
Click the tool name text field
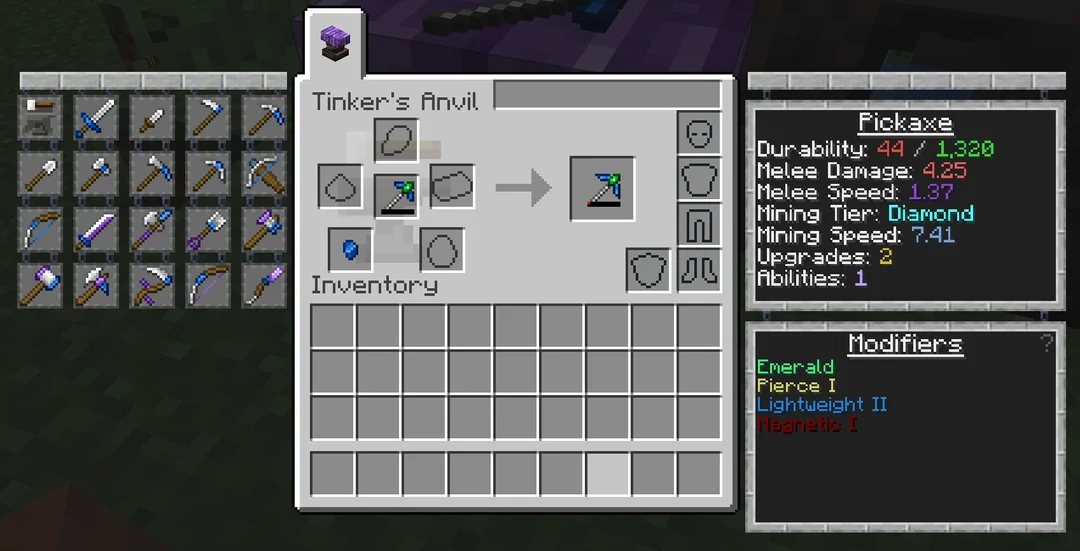607,96
